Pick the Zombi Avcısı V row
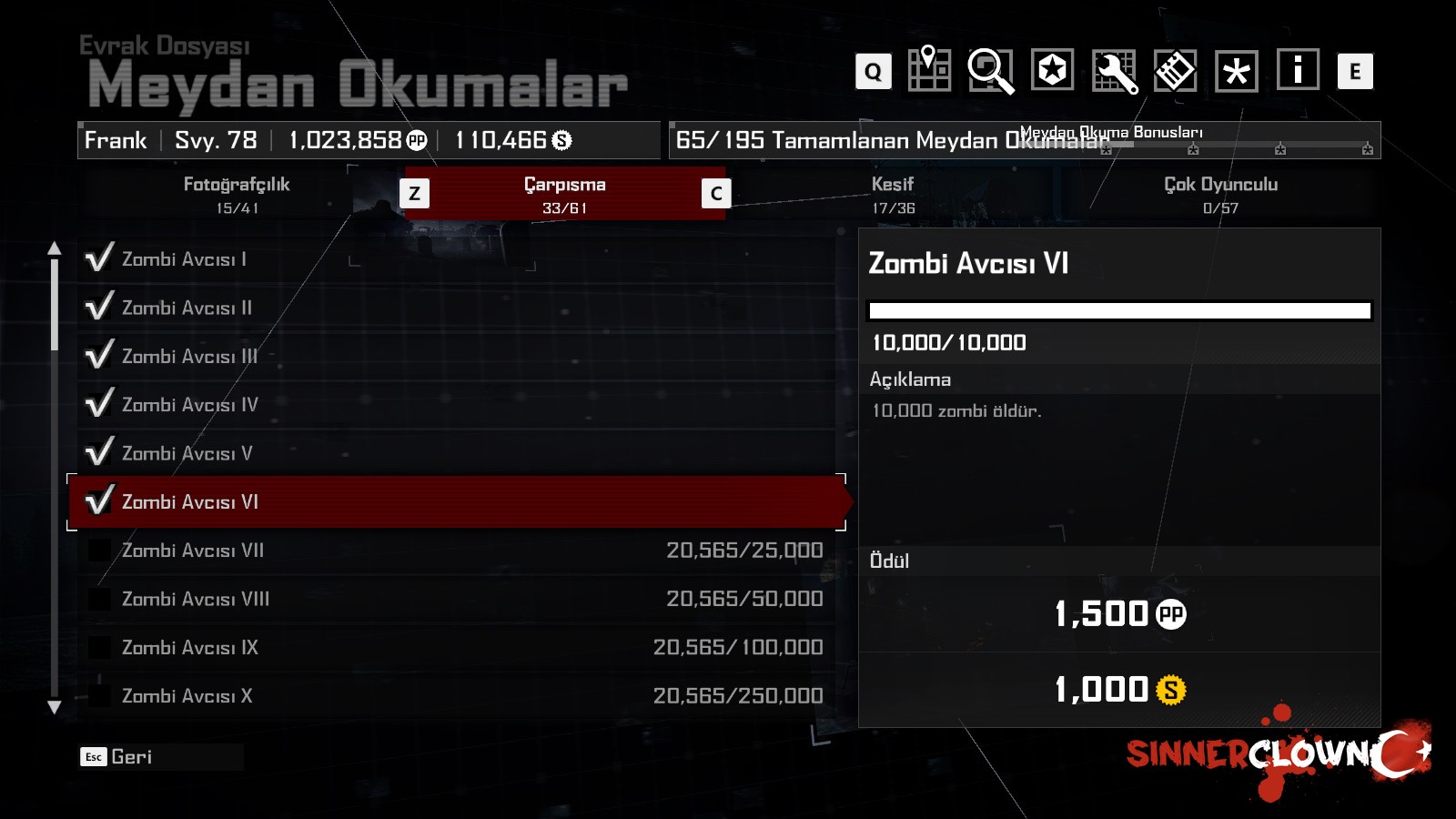 455,453
